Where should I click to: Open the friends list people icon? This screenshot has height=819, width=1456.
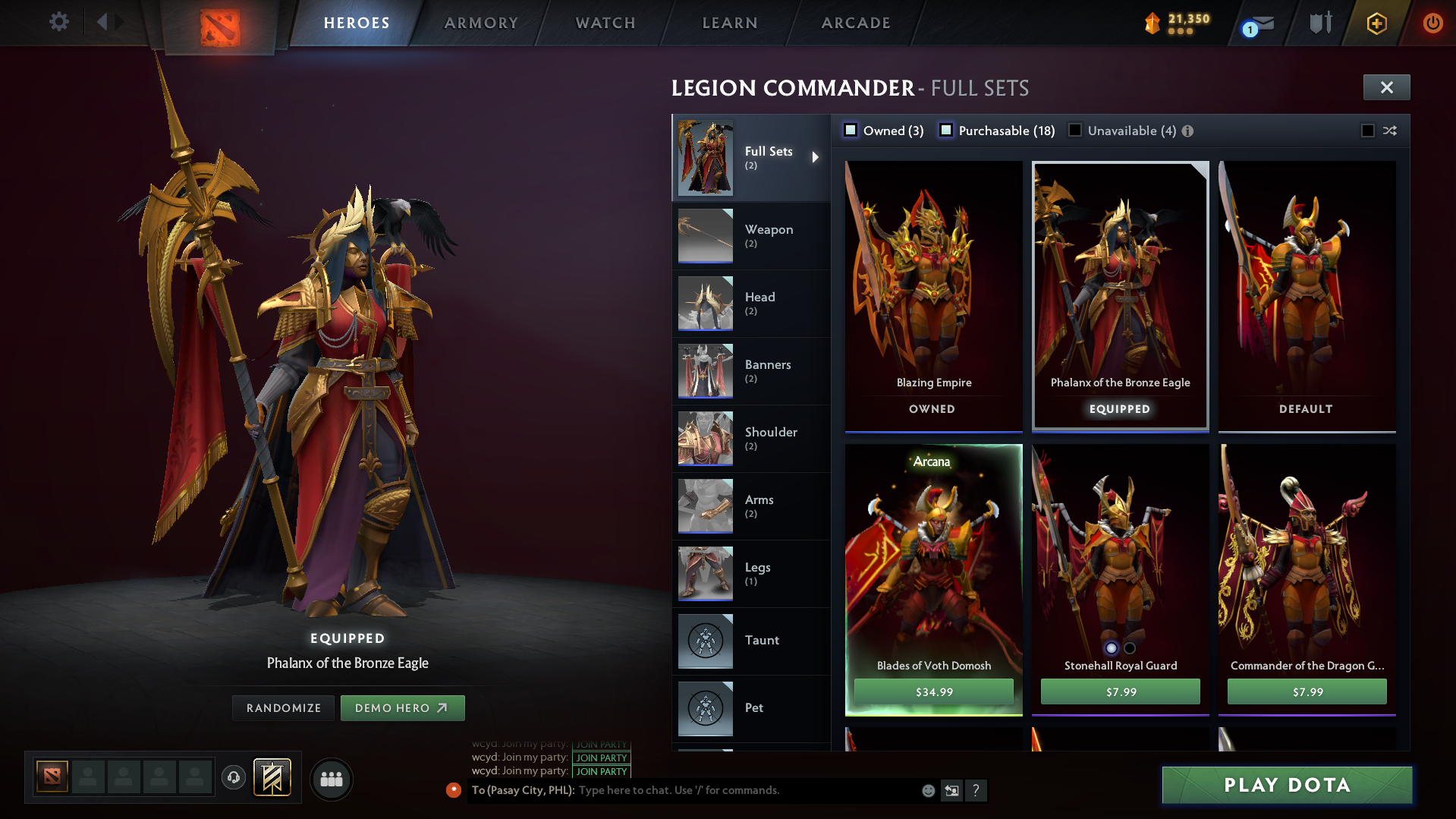pyautogui.click(x=331, y=779)
